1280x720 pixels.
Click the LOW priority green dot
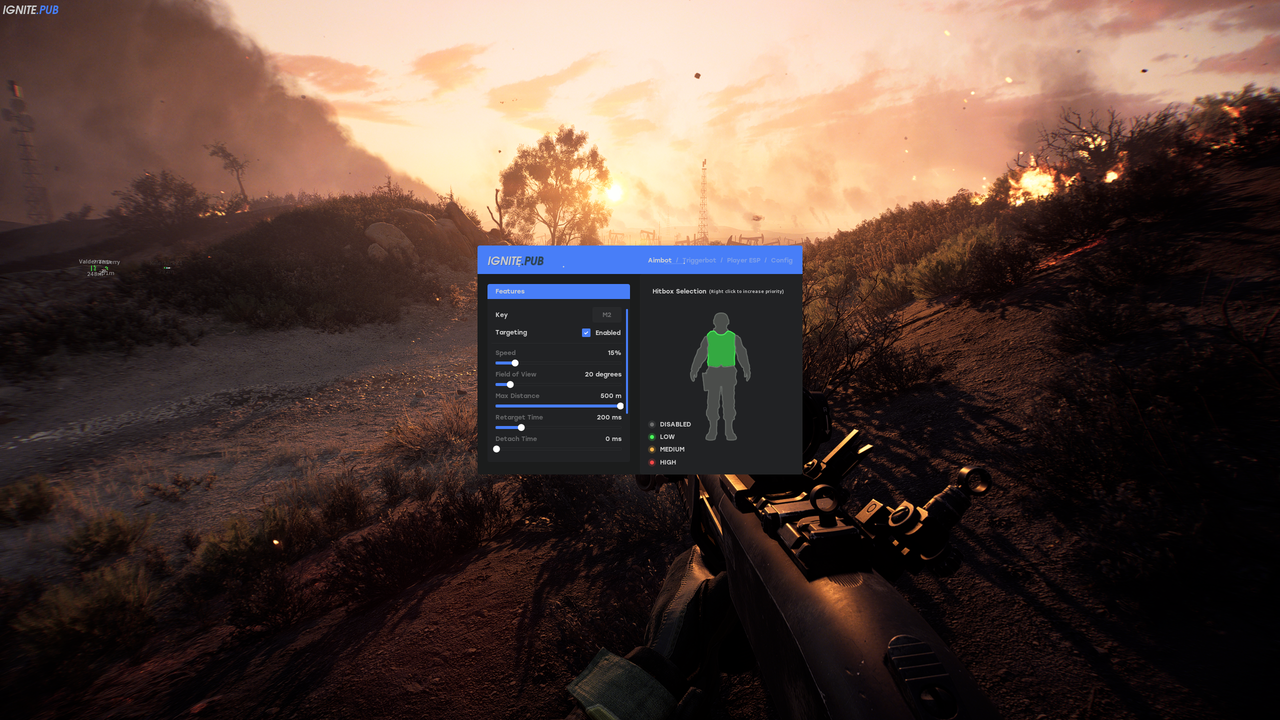[653, 437]
